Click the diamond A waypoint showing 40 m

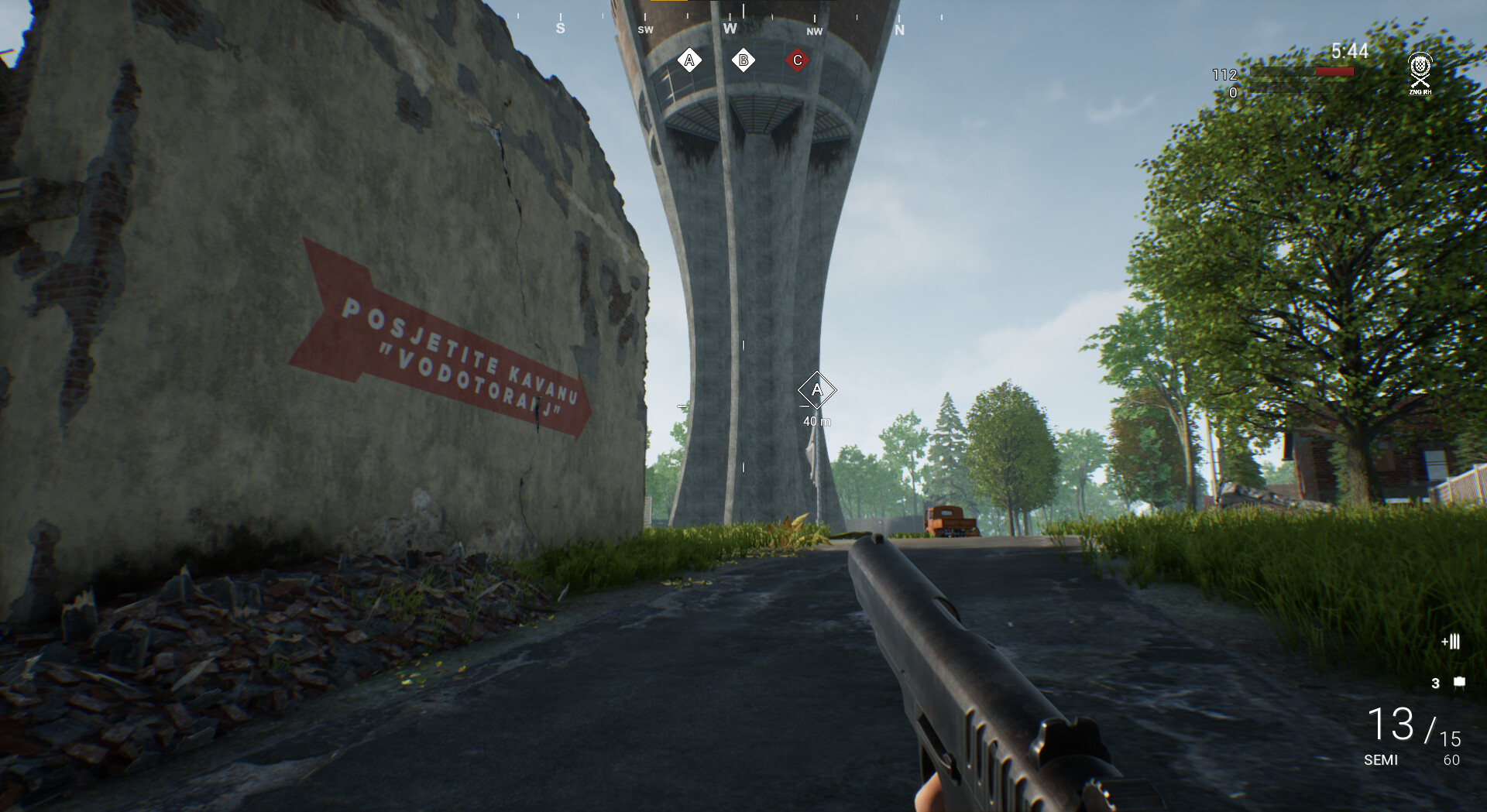(816, 392)
